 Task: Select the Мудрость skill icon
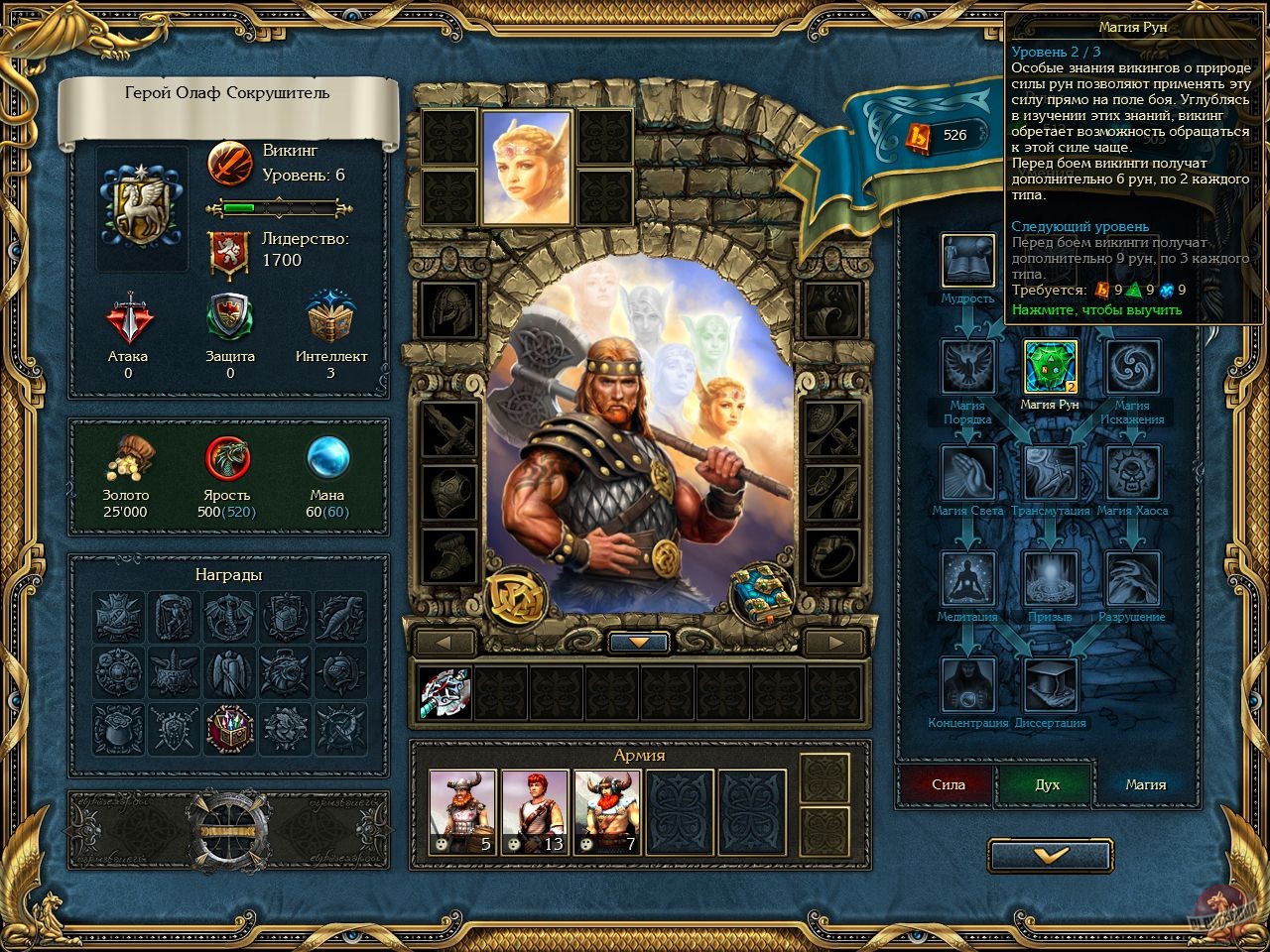967,260
